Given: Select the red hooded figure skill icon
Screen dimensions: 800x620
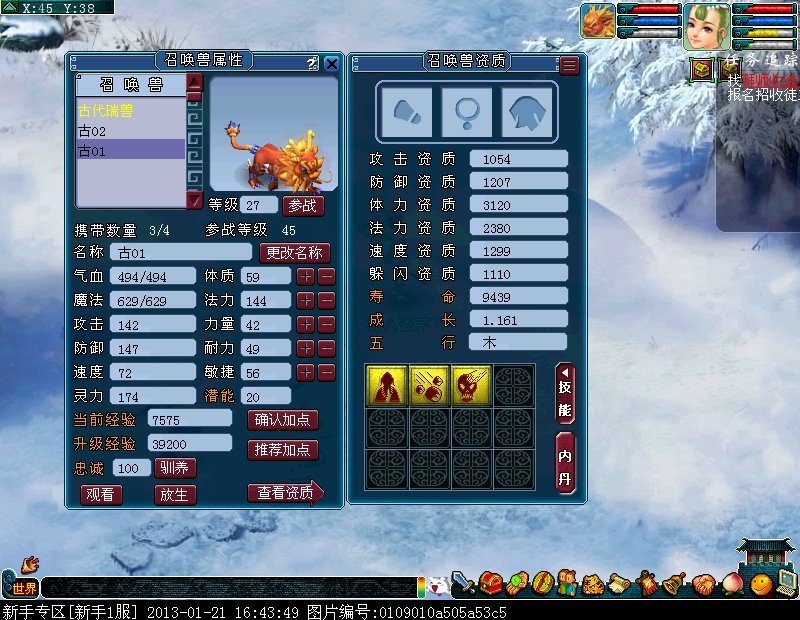Looking at the screenshot, I should click(385, 385).
